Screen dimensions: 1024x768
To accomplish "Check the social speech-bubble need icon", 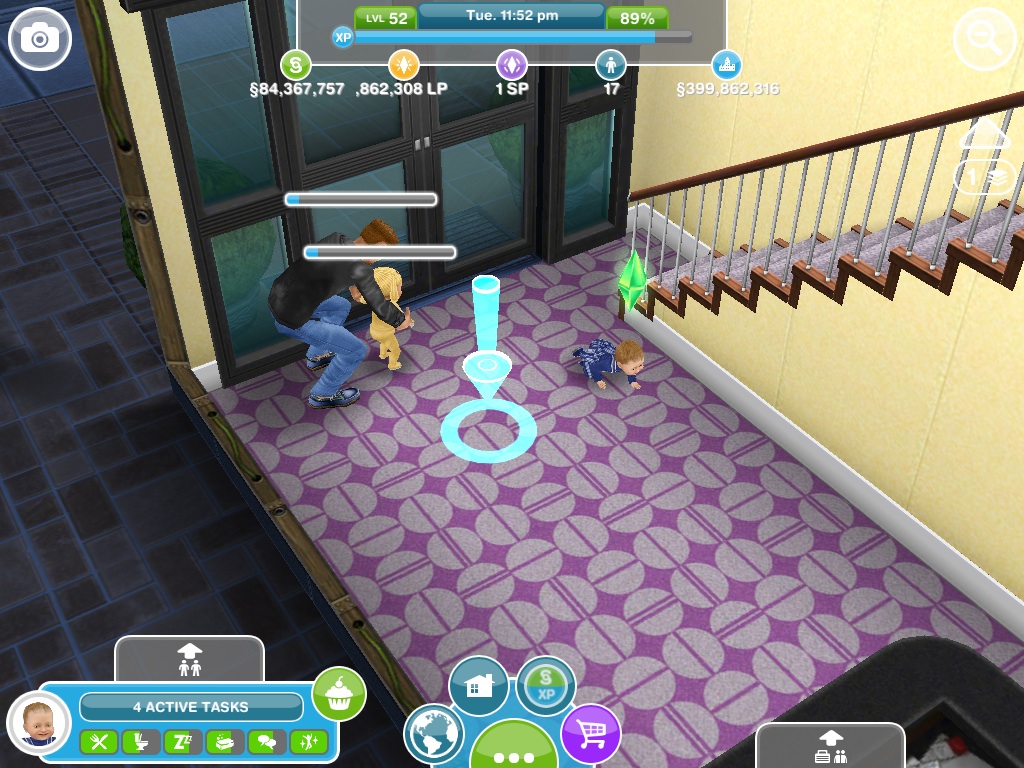I will point(266,742).
